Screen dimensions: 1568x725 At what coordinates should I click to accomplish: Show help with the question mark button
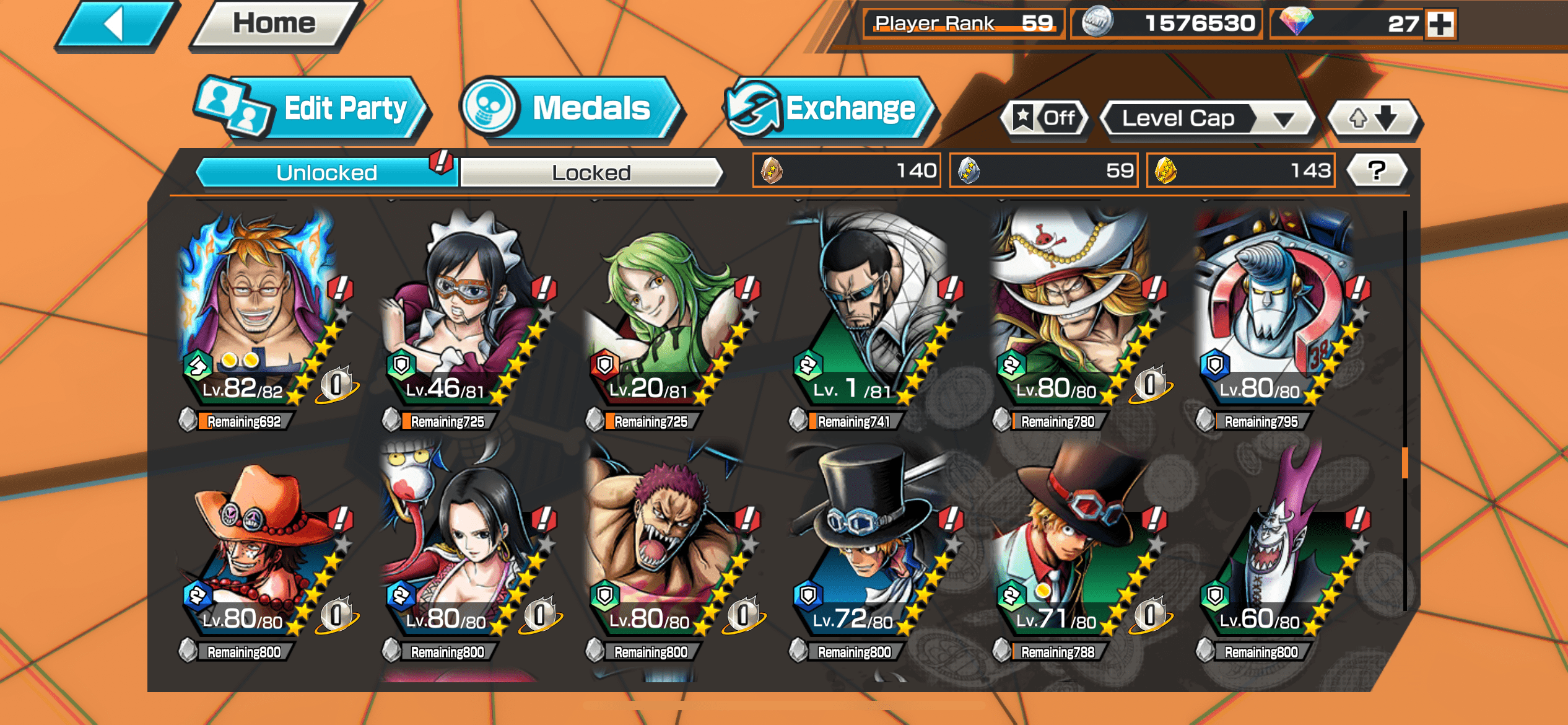[x=1377, y=170]
